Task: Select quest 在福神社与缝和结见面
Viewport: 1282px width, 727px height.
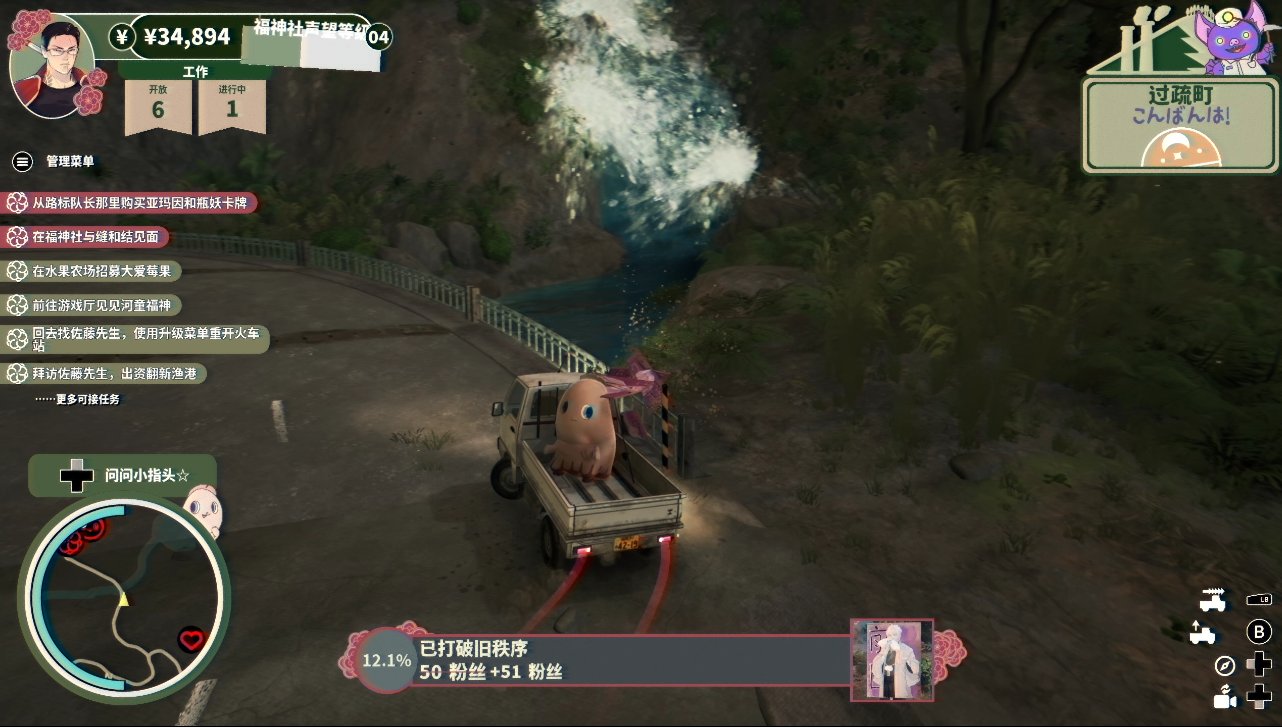Action: [88, 237]
